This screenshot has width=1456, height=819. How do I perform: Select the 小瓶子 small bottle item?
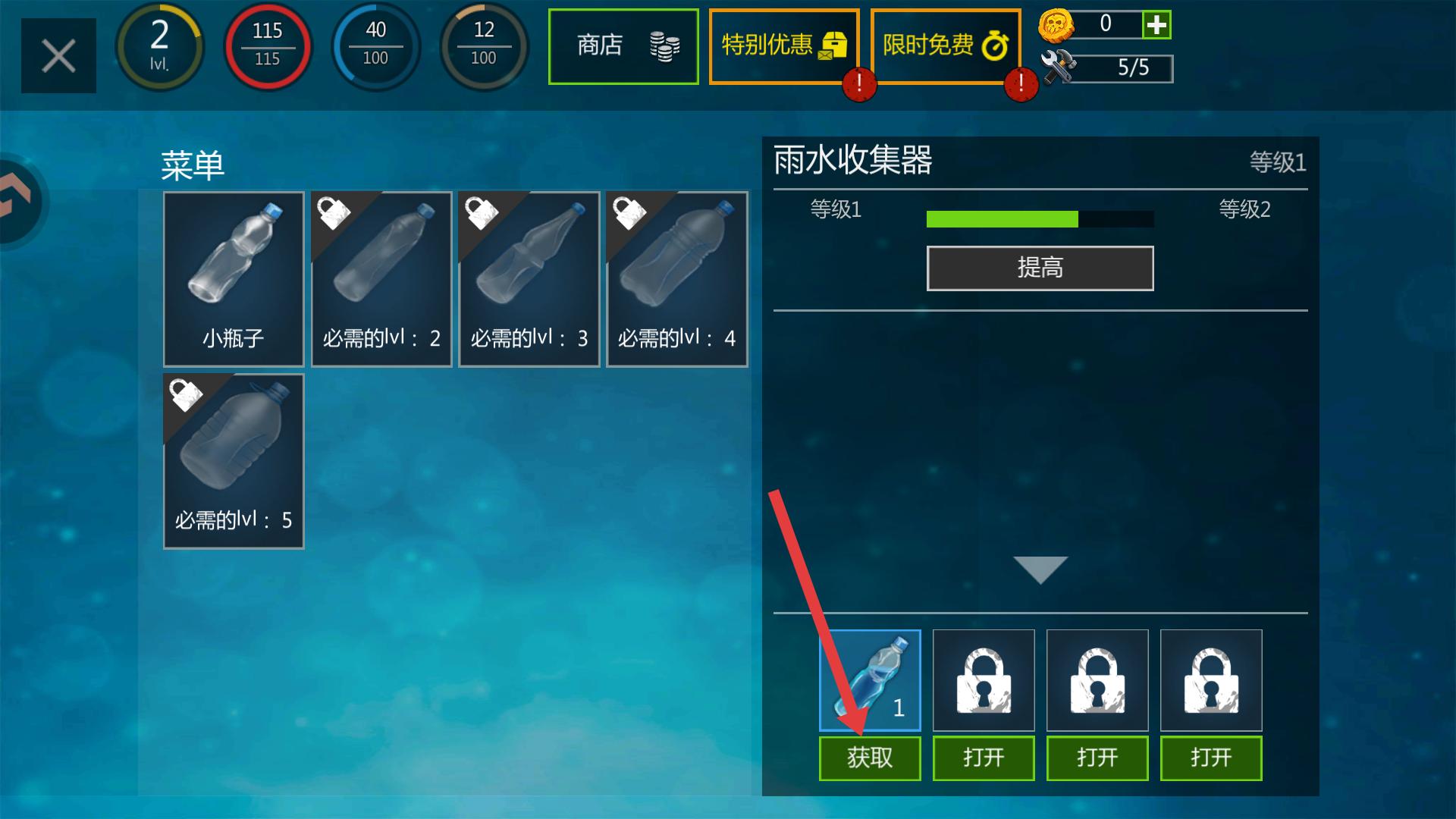[233, 279]
